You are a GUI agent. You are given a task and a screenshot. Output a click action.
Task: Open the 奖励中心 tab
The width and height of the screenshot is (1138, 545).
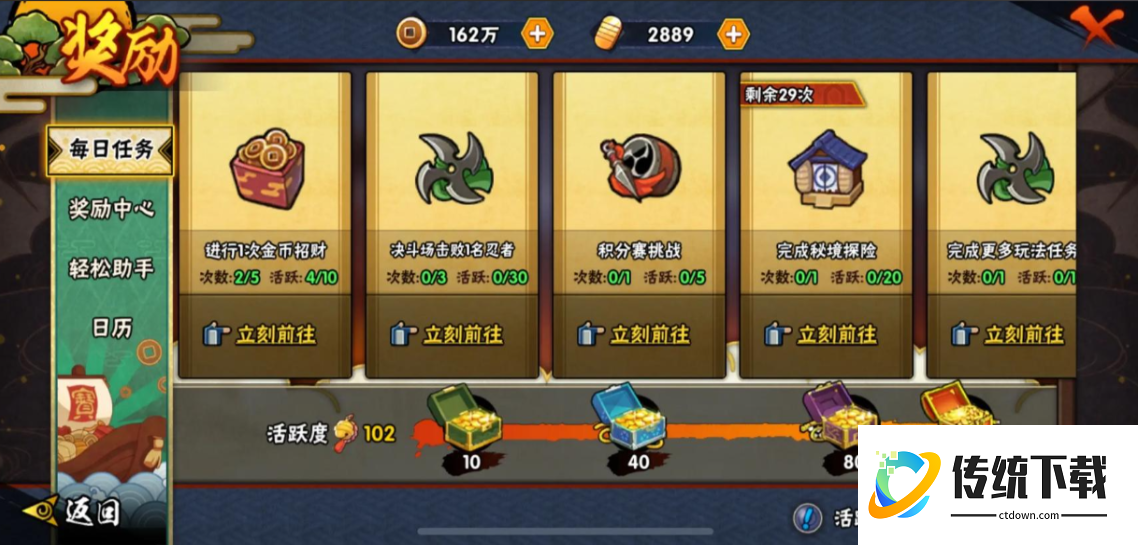coord(110,209)
